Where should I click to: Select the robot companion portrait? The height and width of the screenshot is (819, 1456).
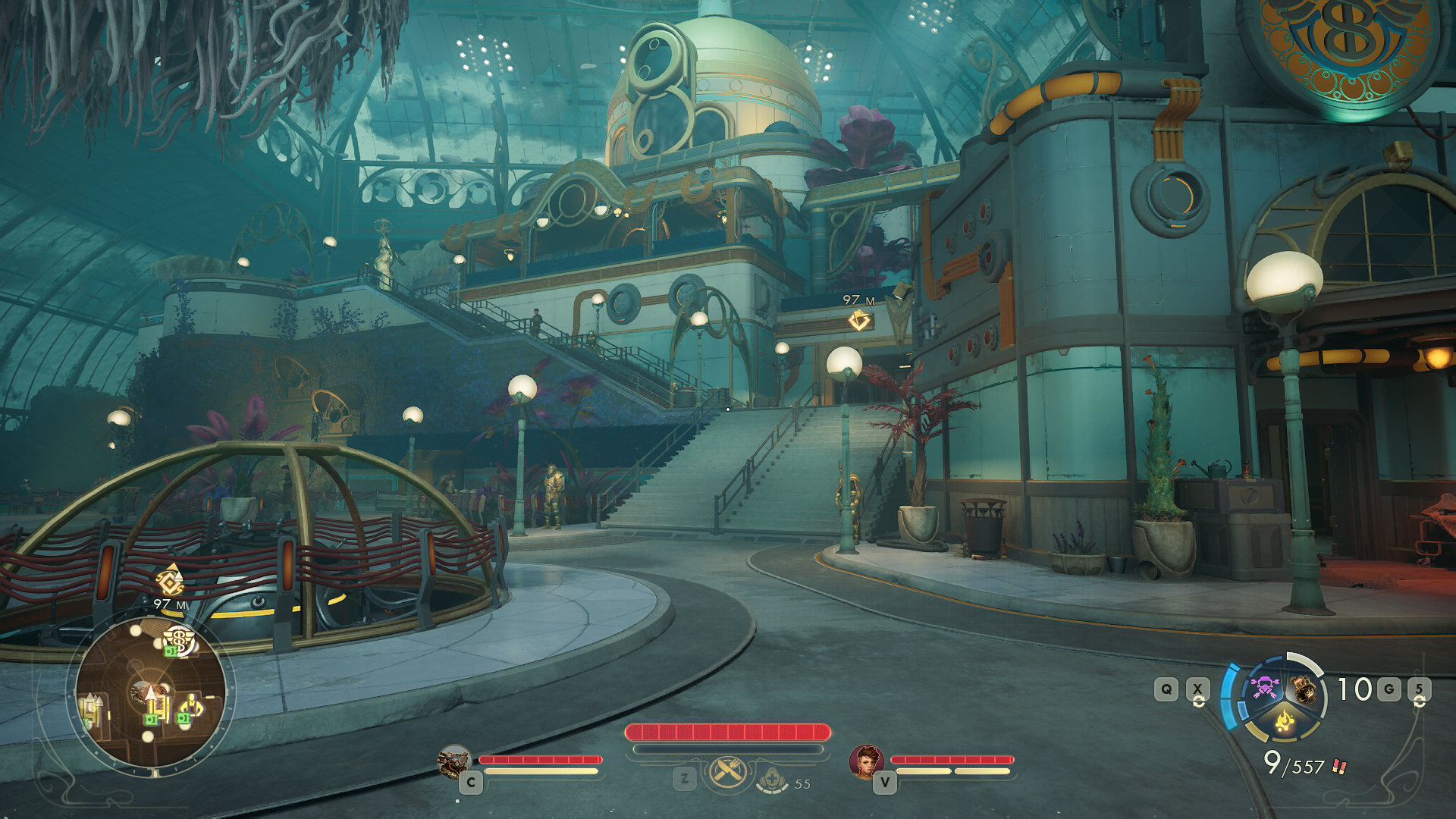(454, 762)
